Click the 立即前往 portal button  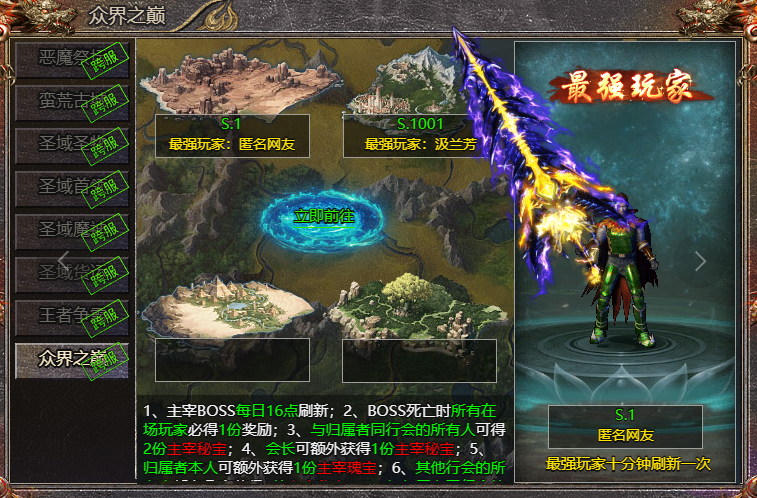(323, 216)
